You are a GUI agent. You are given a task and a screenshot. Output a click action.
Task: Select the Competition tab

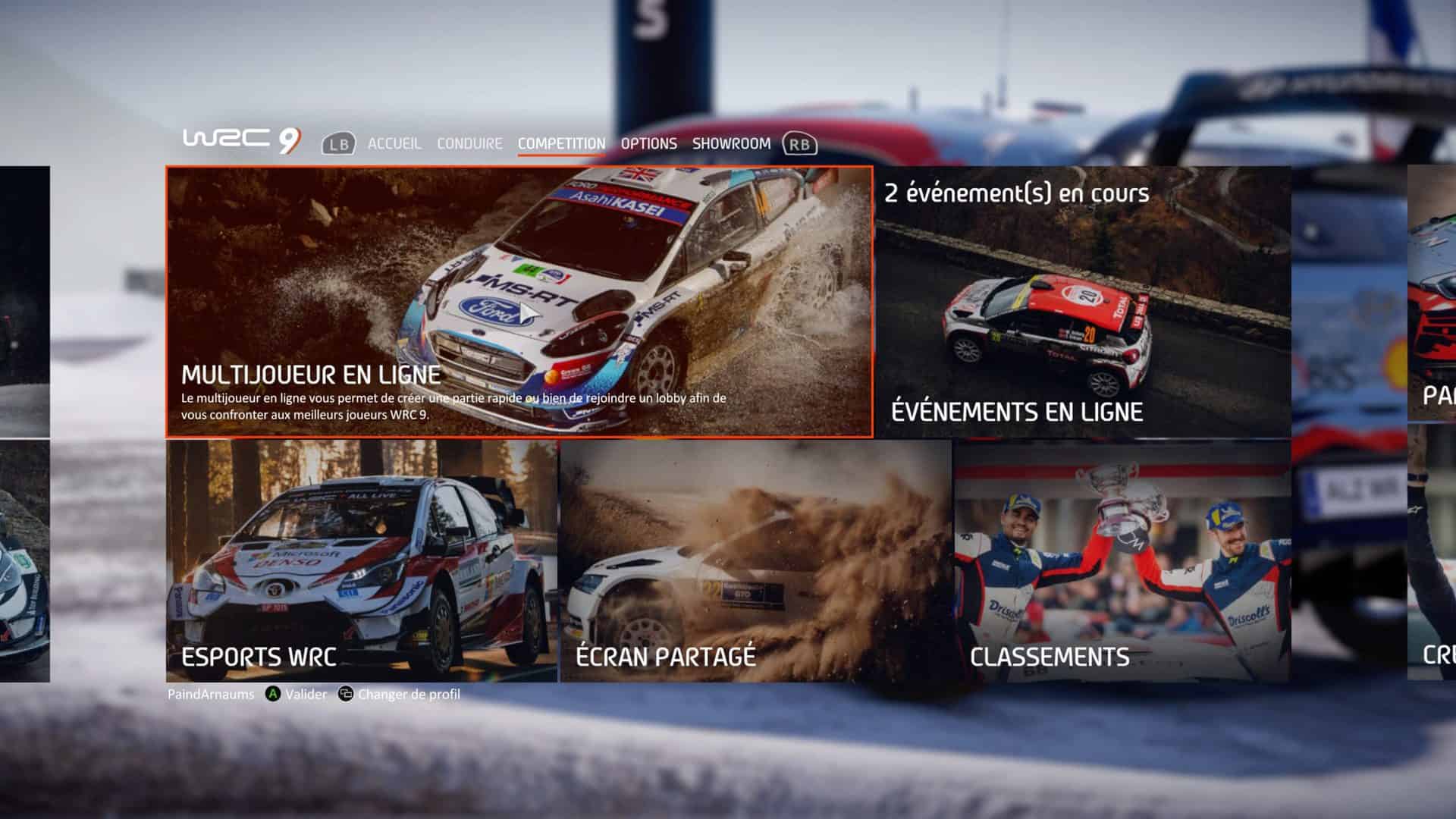[x=561, y=143]
